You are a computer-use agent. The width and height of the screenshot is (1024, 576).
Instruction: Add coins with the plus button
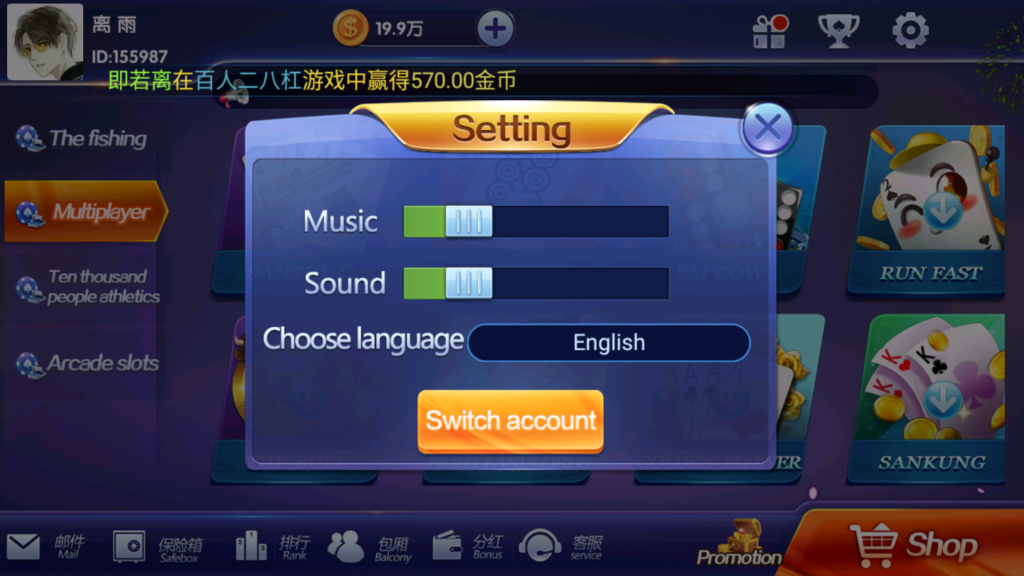[x=495, y=28]
